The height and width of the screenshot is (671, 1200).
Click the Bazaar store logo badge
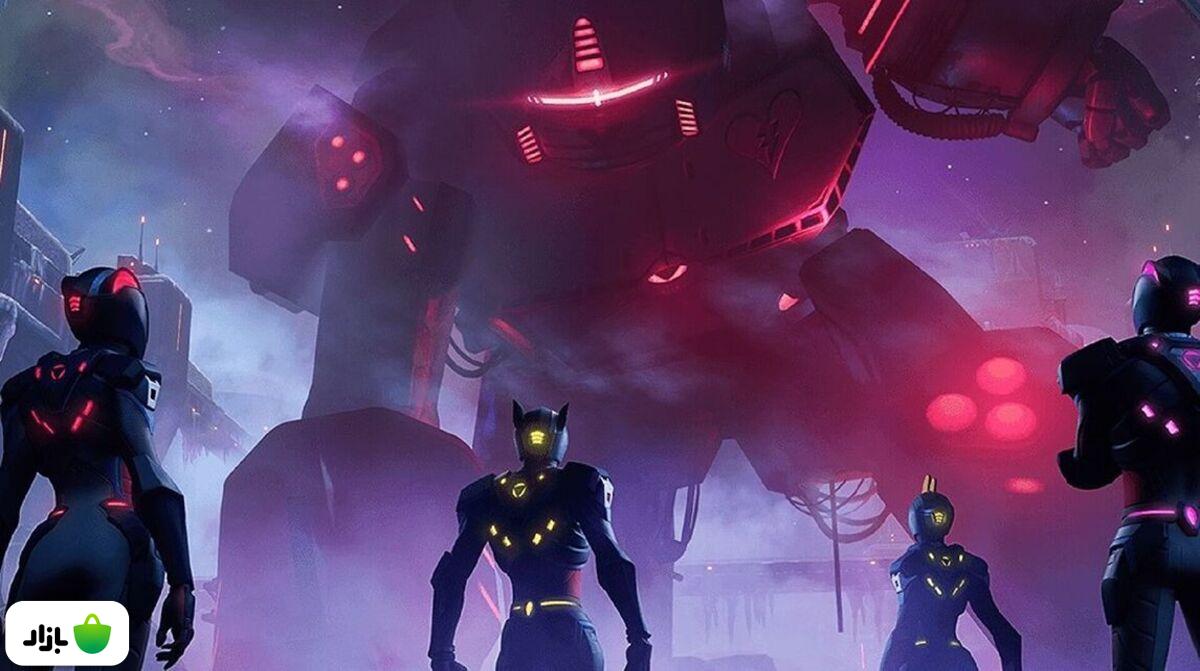[67, 633]
